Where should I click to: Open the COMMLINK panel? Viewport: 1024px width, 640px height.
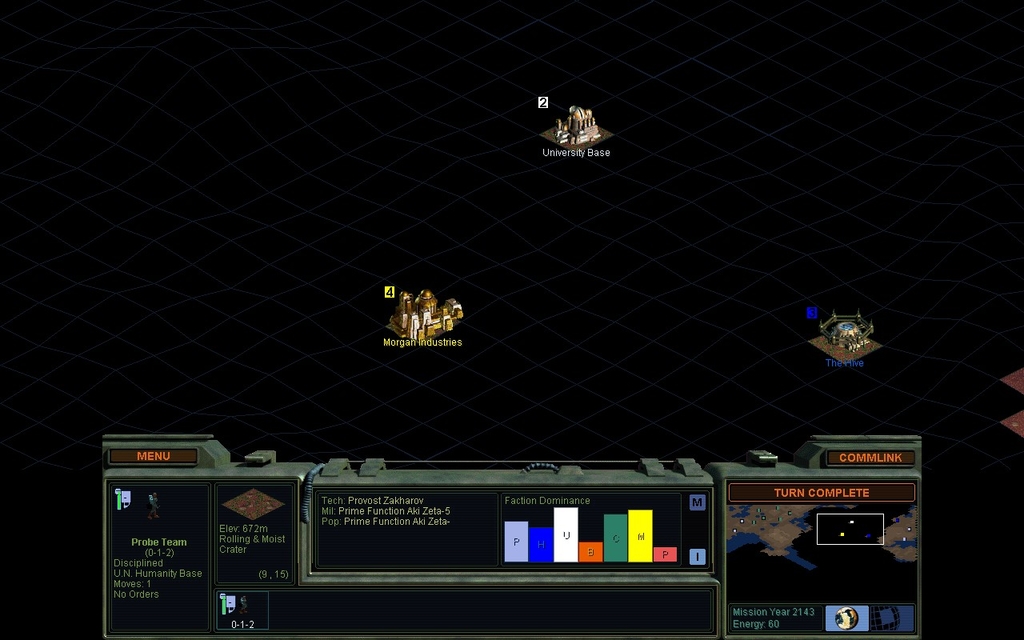pyautogui.click(x=870, y=457)
